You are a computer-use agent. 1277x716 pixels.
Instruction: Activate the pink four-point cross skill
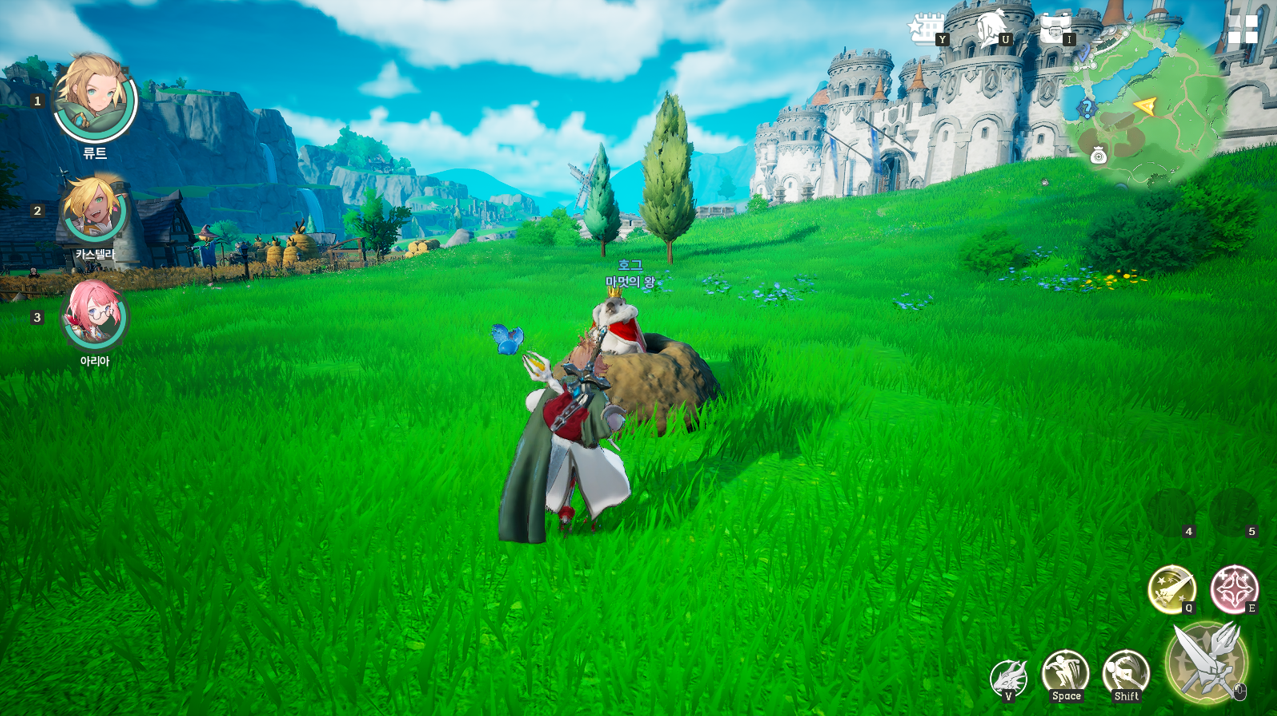(x=1234, y=589)
